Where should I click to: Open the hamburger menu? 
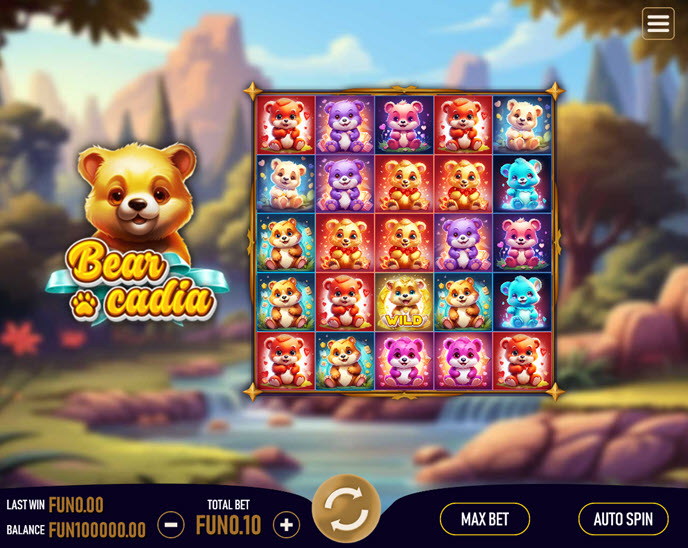(658, 24)
